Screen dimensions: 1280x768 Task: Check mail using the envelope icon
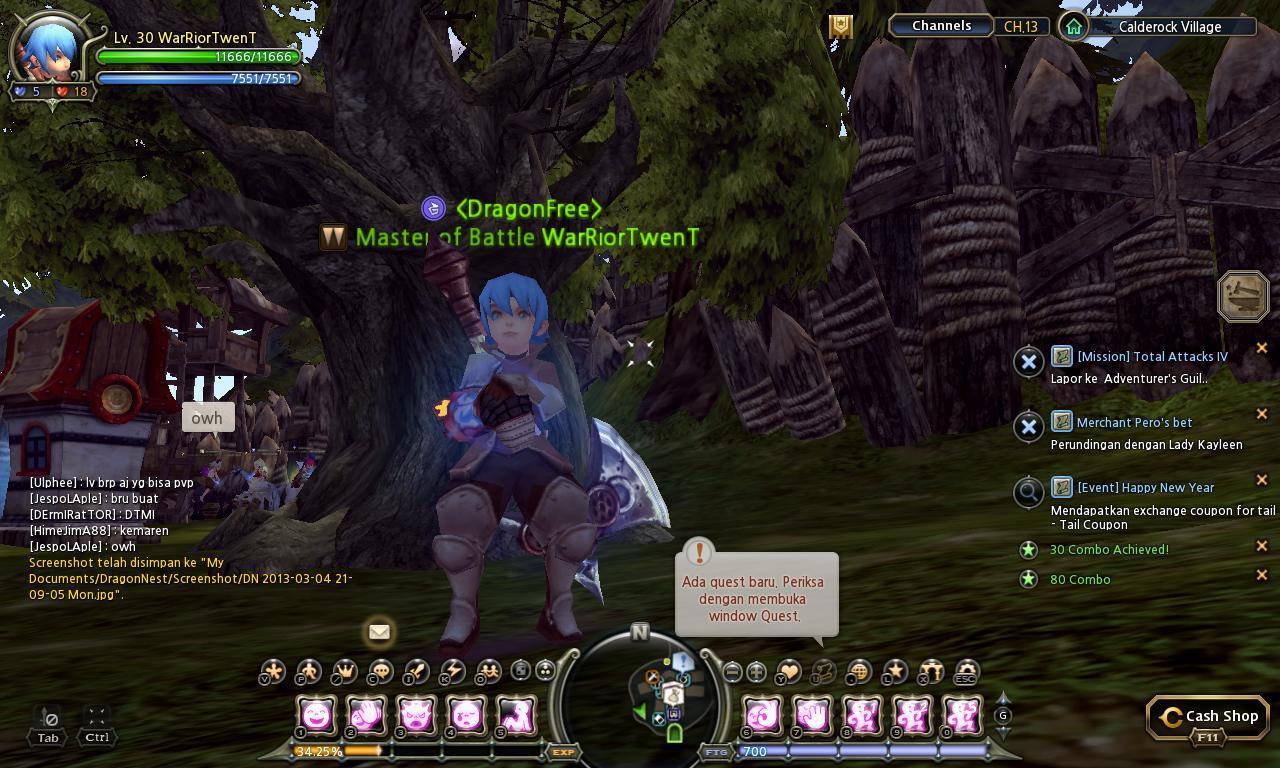pos(379,631)
